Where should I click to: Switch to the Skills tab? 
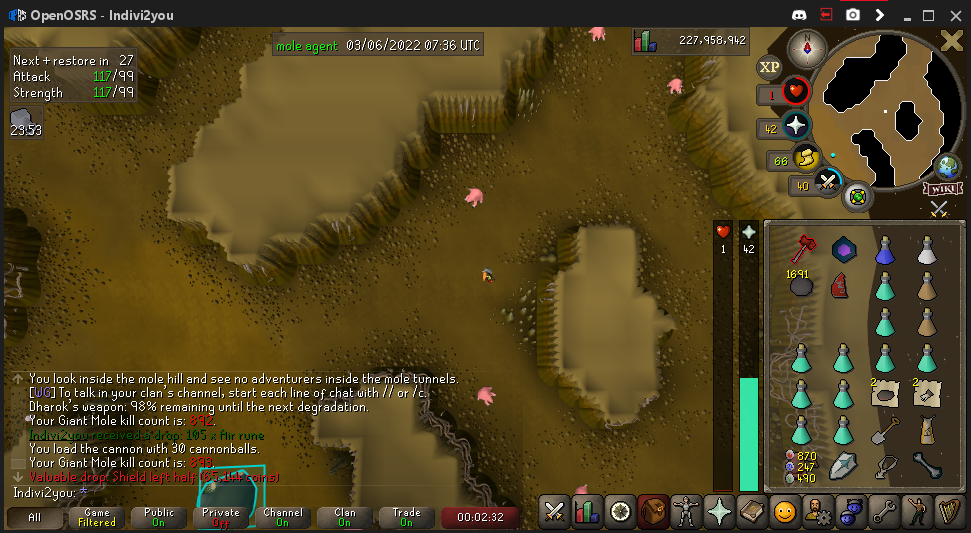tap(586, 512)
